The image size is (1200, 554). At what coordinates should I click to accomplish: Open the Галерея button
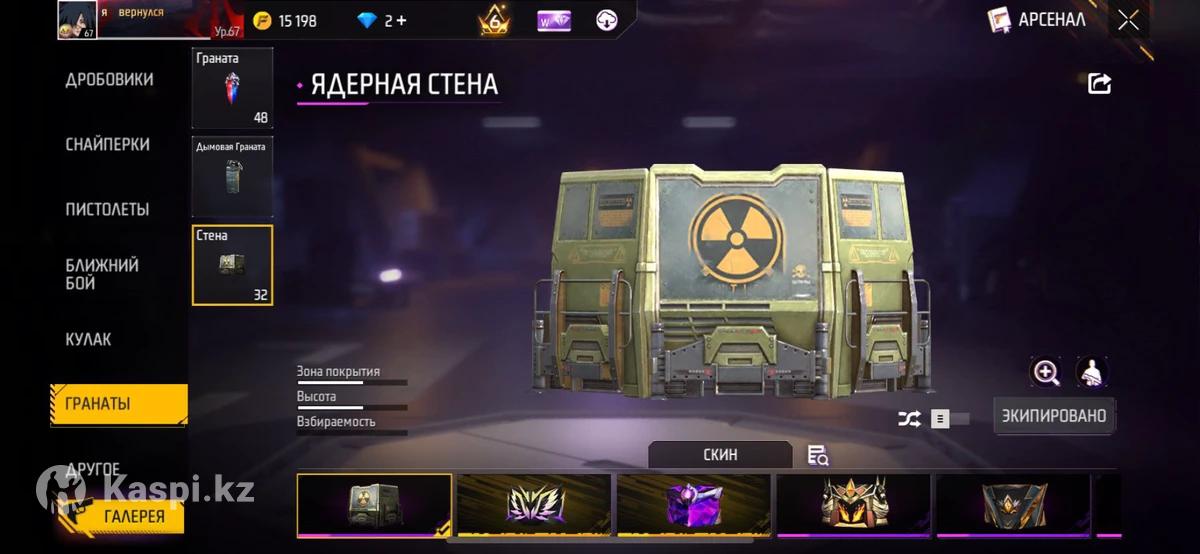(134, 516)
